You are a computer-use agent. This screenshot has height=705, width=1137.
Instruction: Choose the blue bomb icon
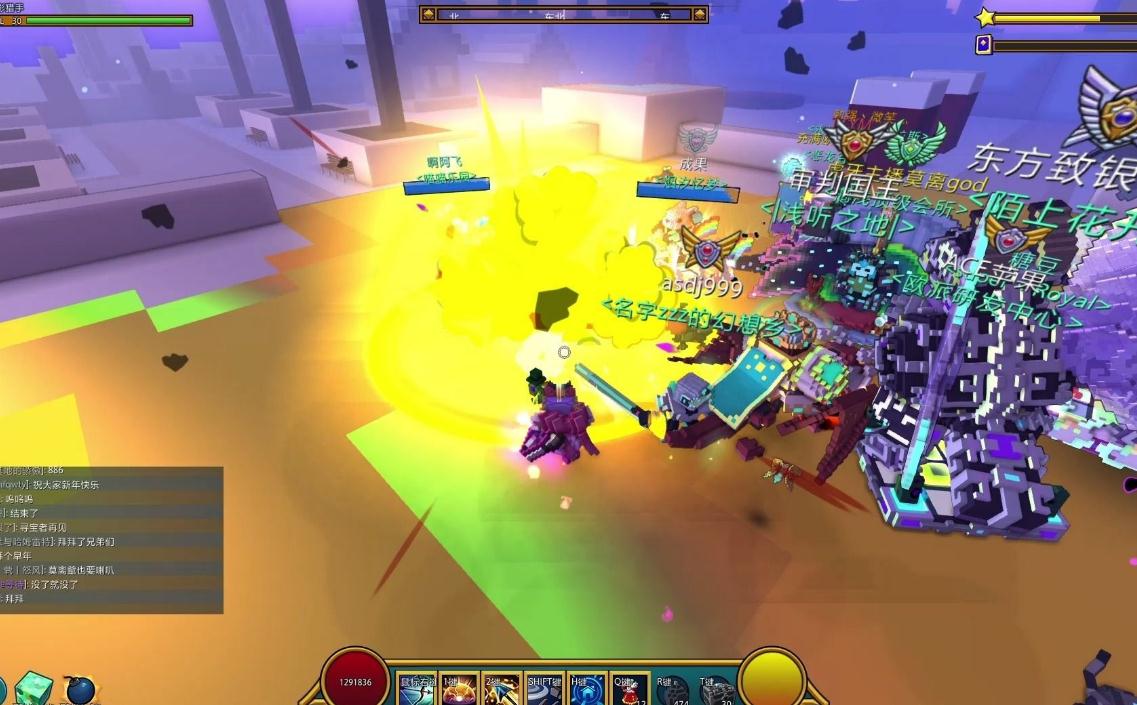click(x=80, y=690)
